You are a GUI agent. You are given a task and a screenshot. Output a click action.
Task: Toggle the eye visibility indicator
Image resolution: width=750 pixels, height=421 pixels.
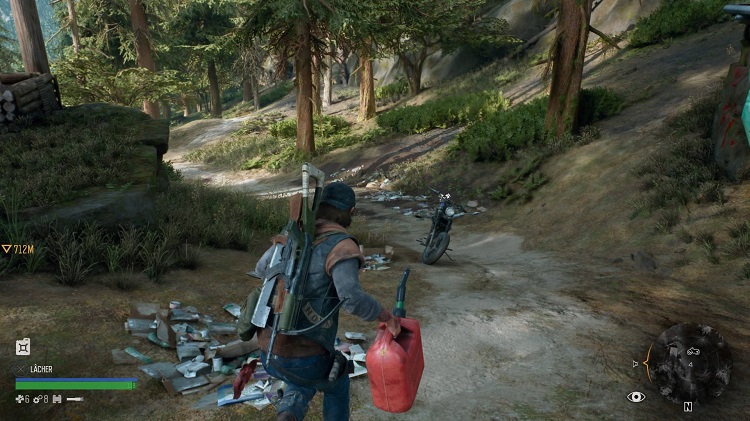[635, 397]
